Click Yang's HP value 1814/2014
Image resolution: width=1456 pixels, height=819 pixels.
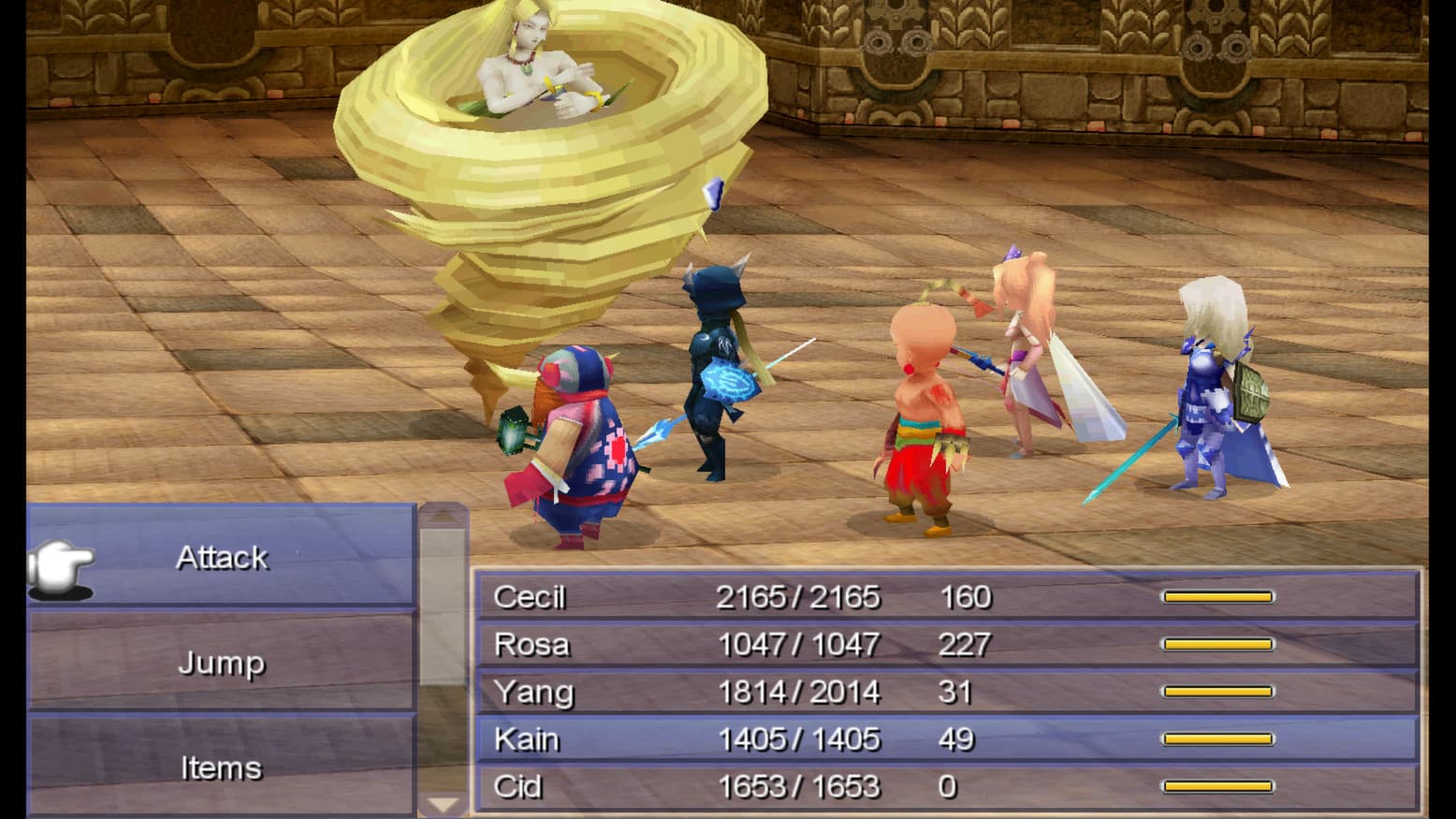800,693
